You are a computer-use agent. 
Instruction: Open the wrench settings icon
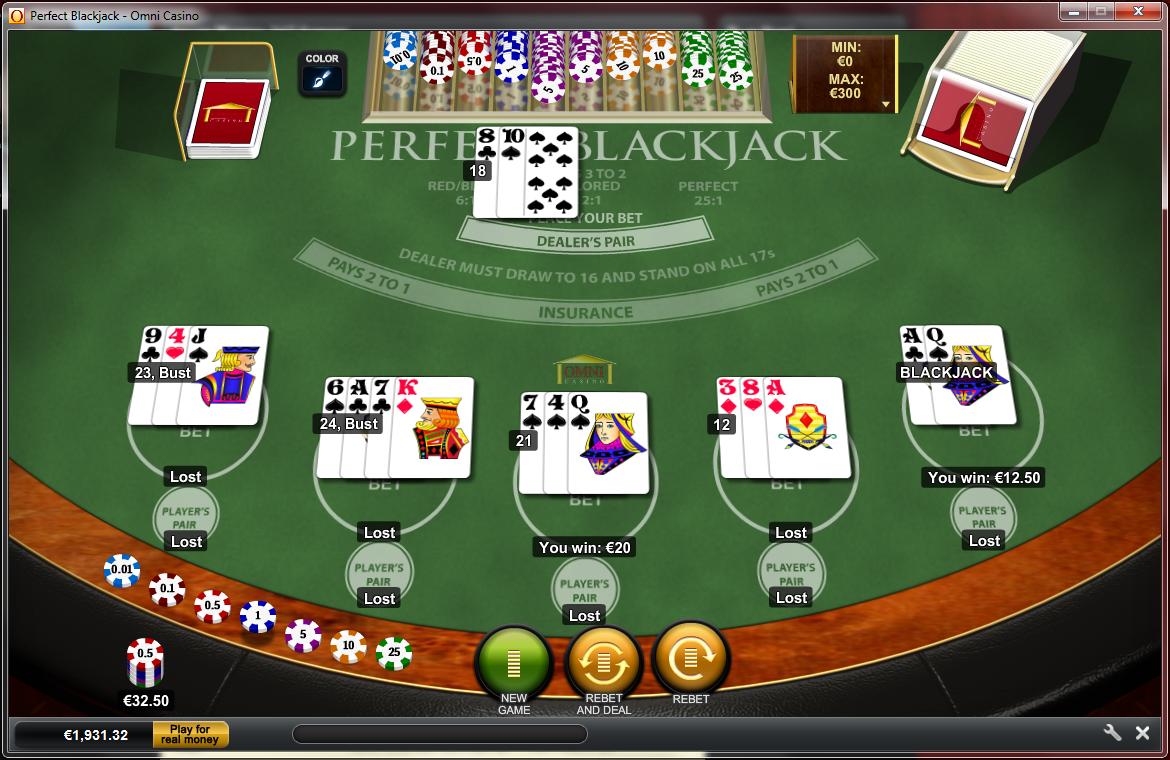[1112, 733]
